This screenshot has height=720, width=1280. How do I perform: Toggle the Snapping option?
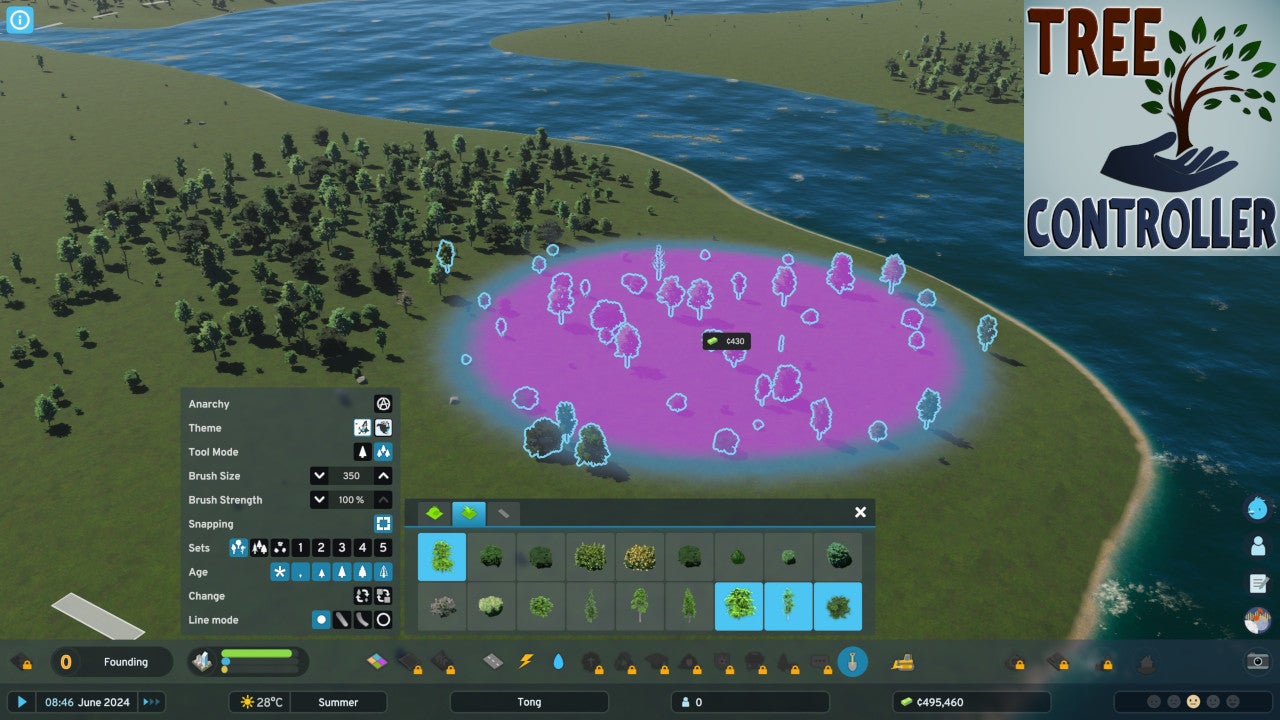point(383,524)
